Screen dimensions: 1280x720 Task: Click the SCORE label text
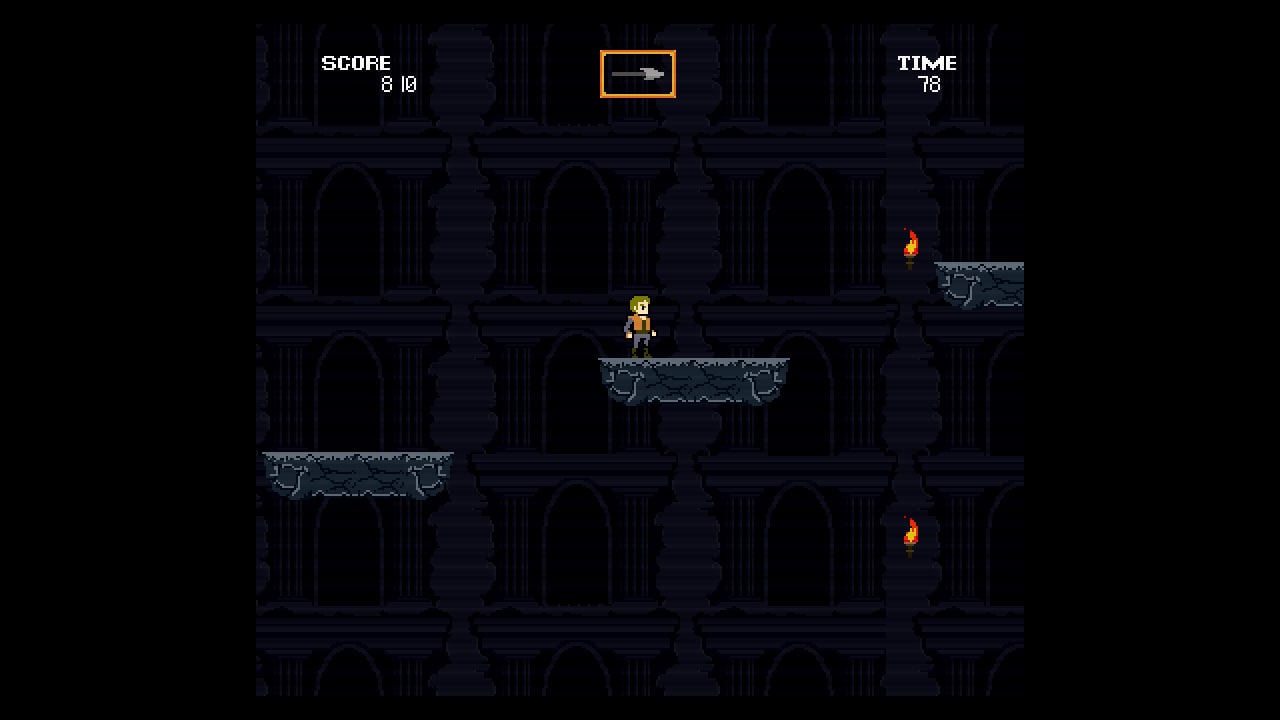click(x=356, y=63)
